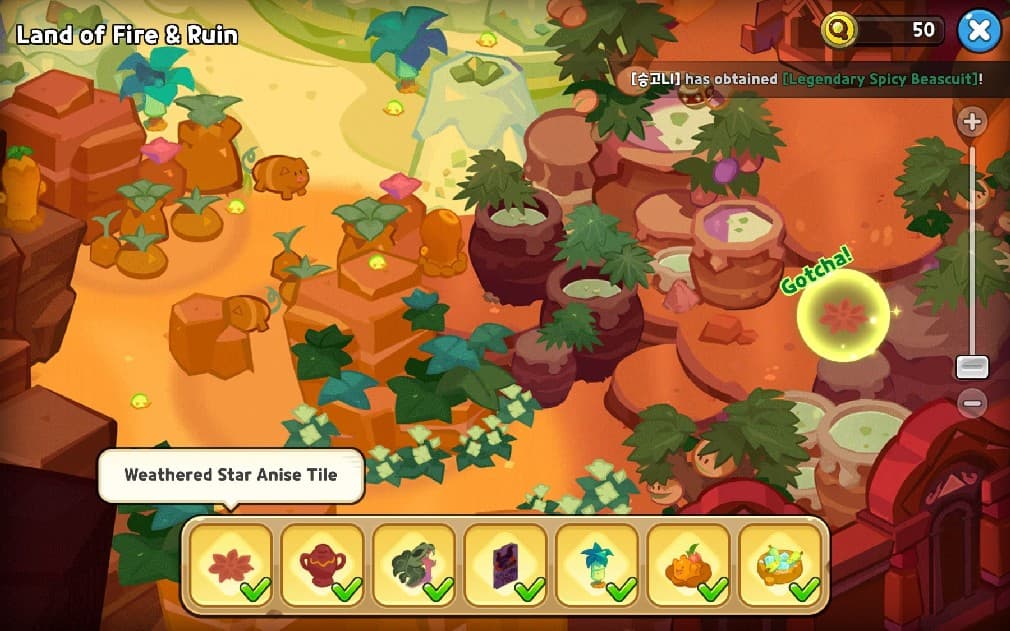Collect the glowing Gotcha star anise bubble
Viewport: 1010px width, 631px height.
click(x=842, y=314)
